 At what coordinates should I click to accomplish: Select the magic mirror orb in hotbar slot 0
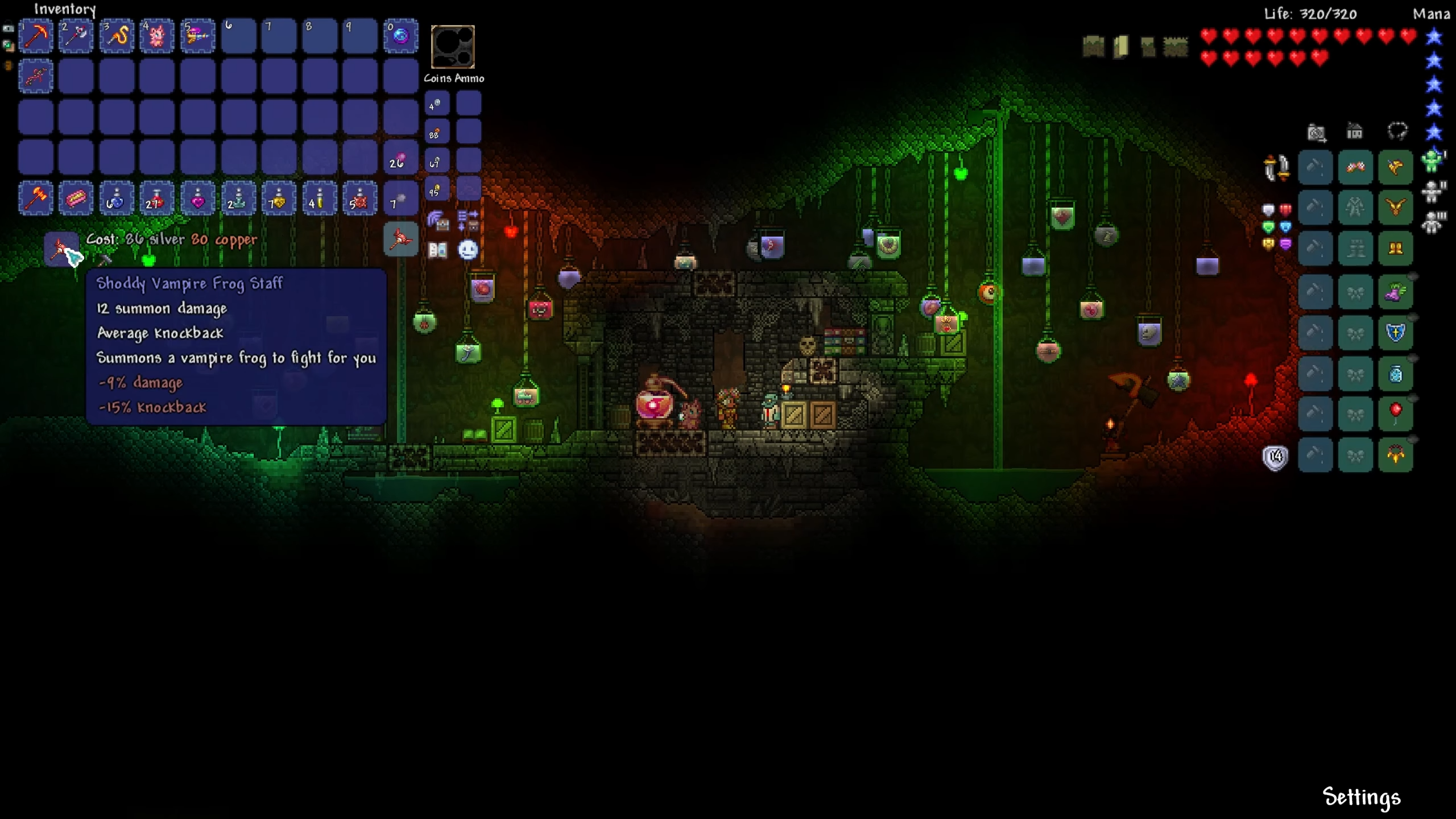[401, 36]
